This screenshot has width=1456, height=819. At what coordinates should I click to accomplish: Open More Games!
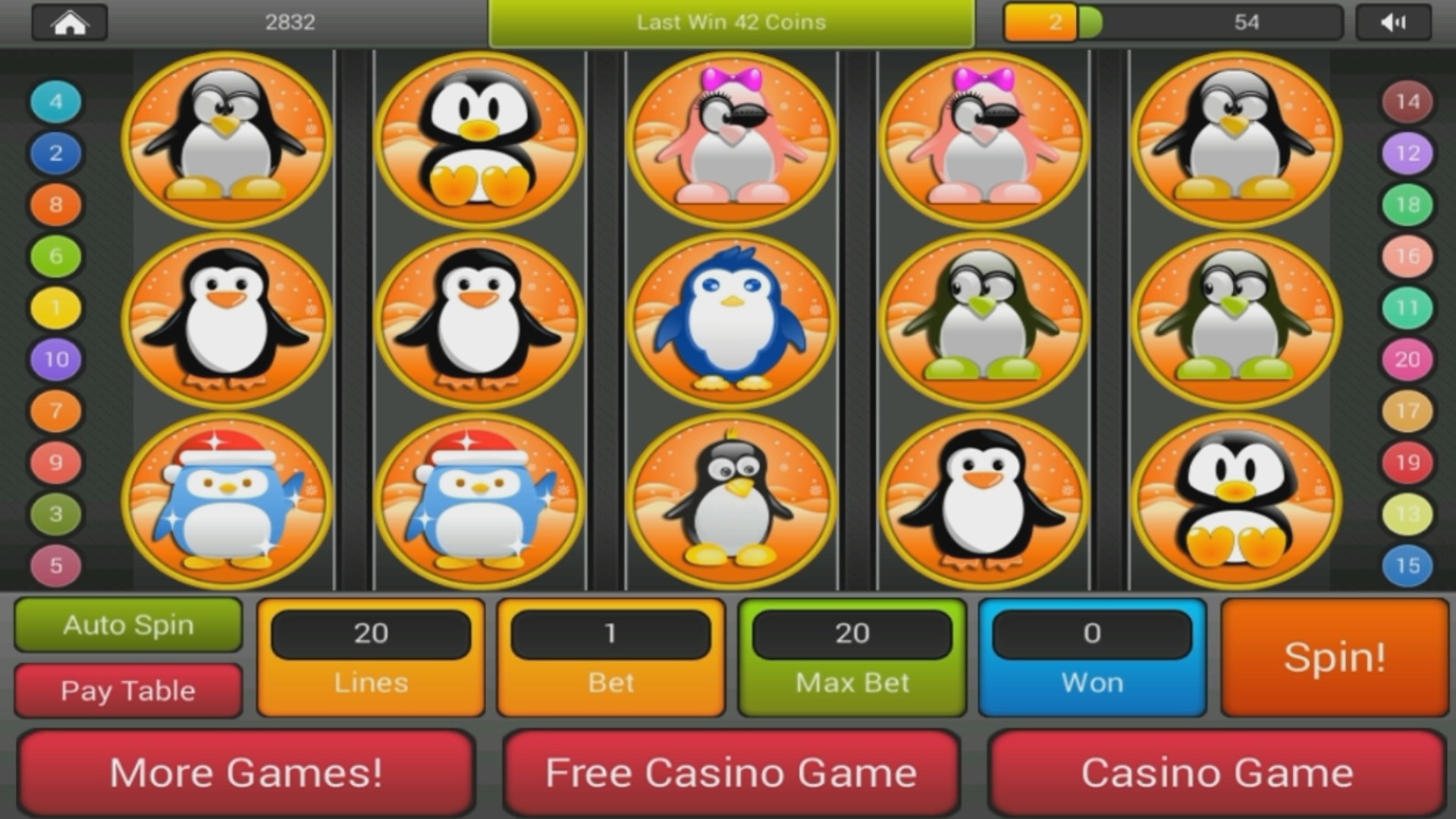(x=248, y=772)
